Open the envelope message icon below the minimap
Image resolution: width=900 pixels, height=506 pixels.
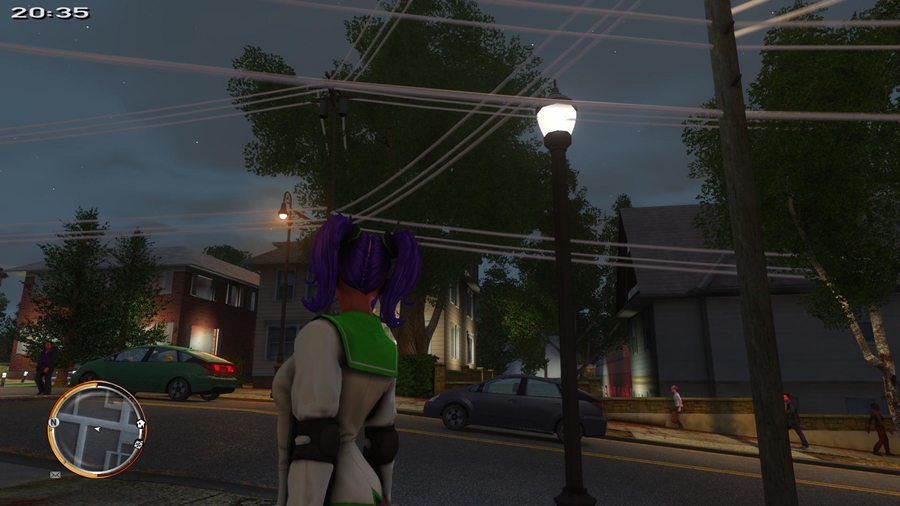55,474
